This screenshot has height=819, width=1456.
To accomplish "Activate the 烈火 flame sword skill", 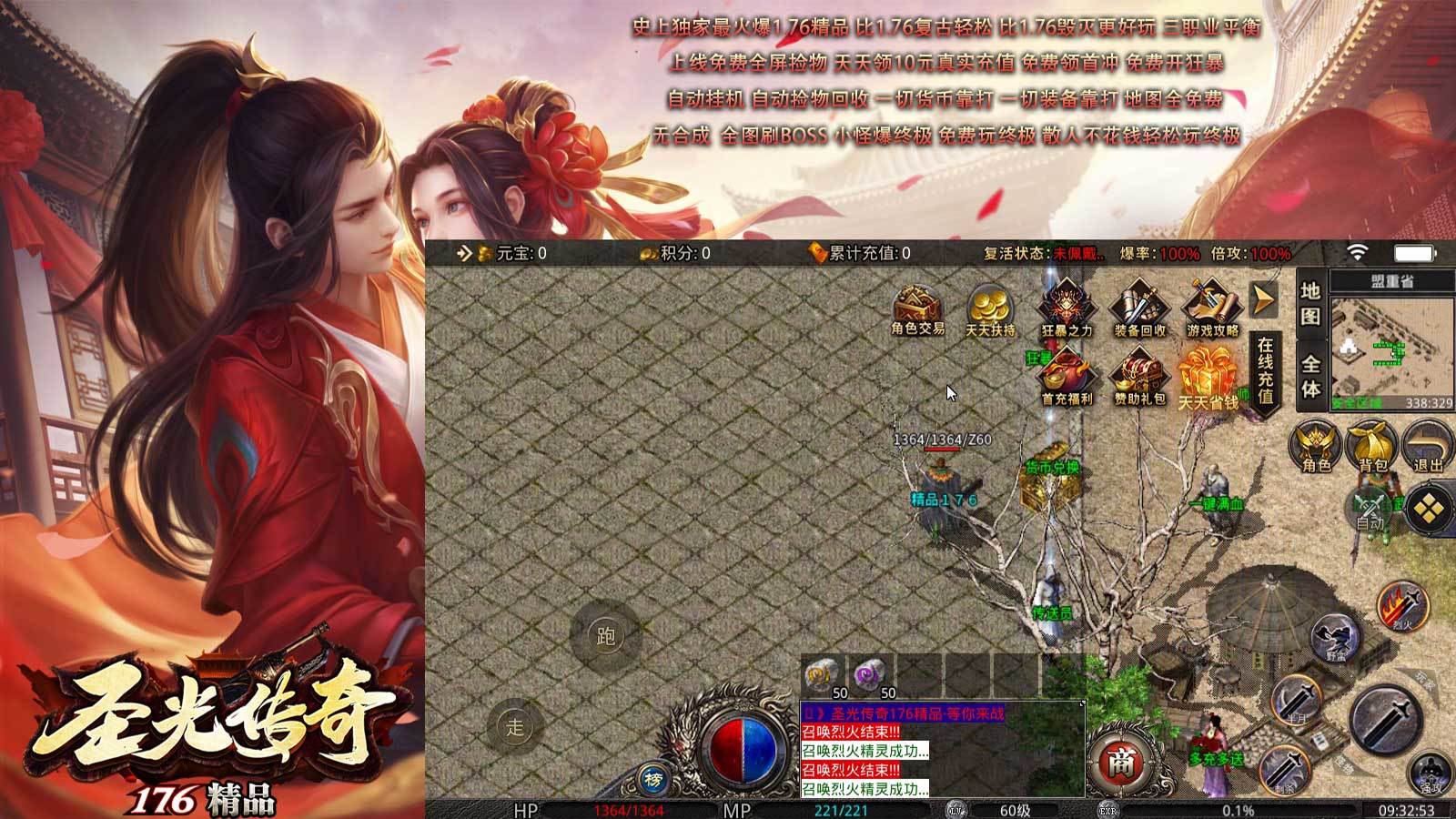I will click(x=1402, y=604).
